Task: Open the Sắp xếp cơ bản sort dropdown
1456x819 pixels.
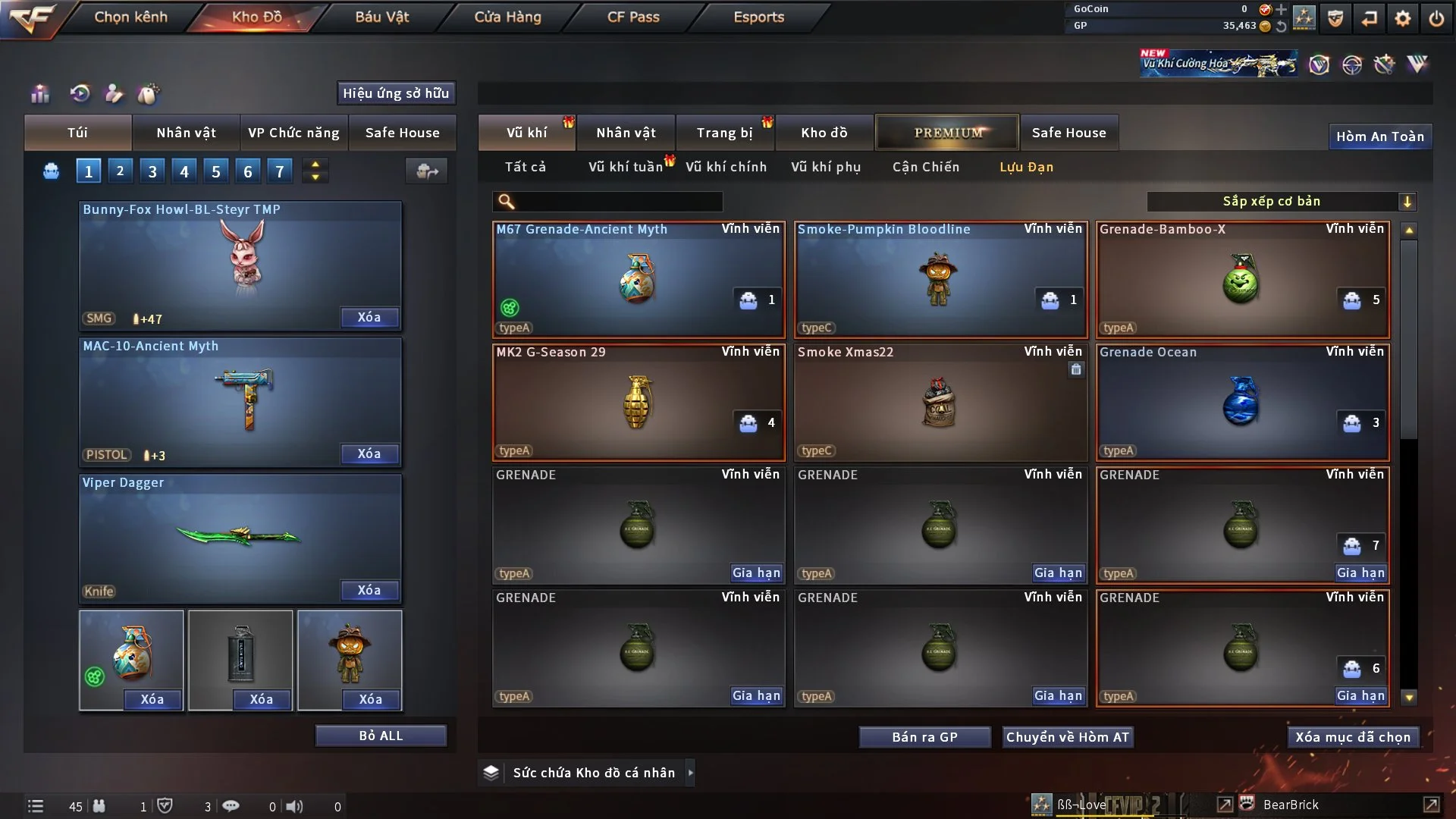Action: click(x=1281, y=201)
